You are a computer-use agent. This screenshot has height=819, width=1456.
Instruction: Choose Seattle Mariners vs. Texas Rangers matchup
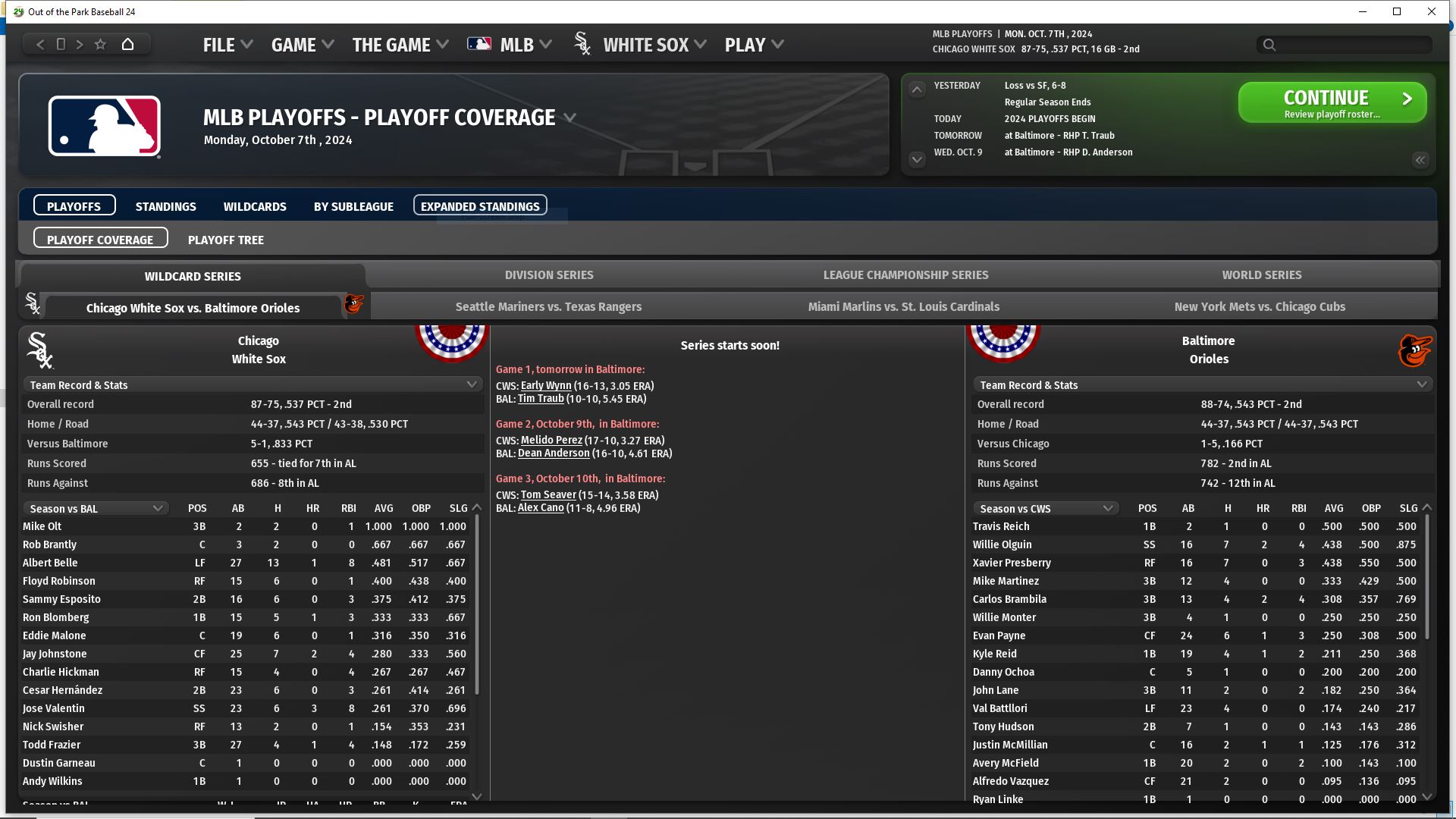coord(548,307)
